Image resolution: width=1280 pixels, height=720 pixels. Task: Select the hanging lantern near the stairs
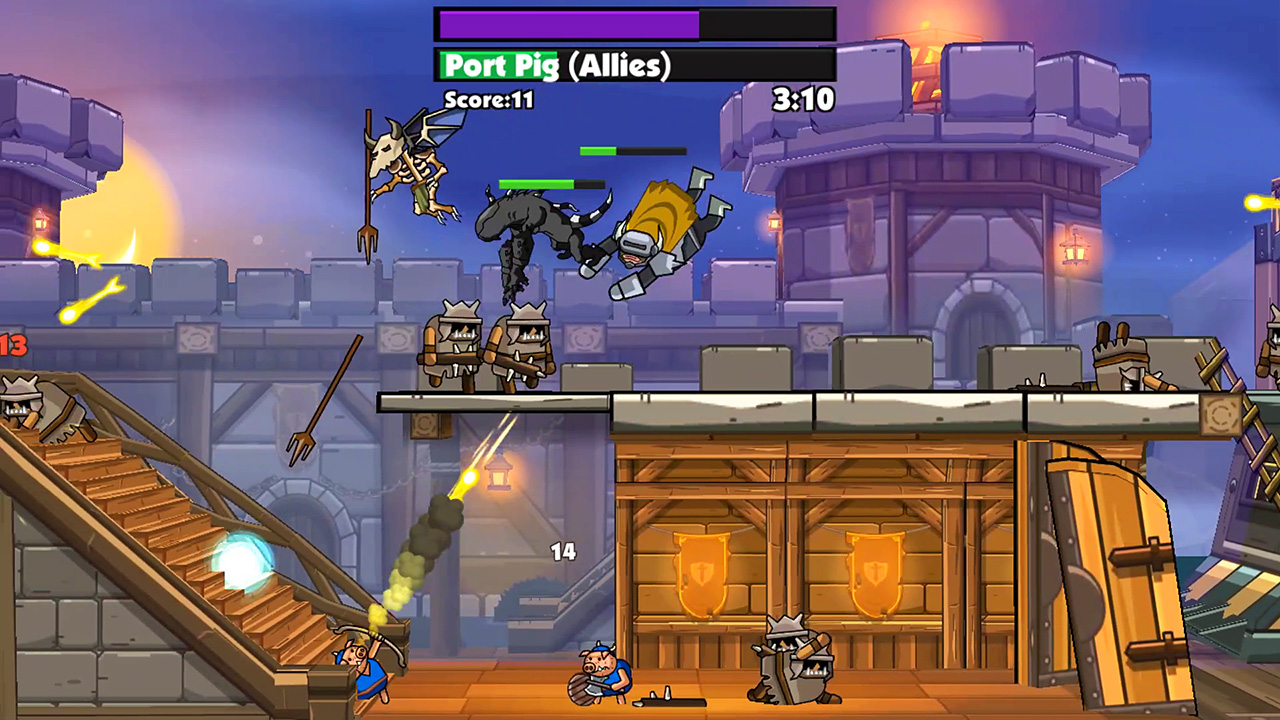[x=497, y=477]
